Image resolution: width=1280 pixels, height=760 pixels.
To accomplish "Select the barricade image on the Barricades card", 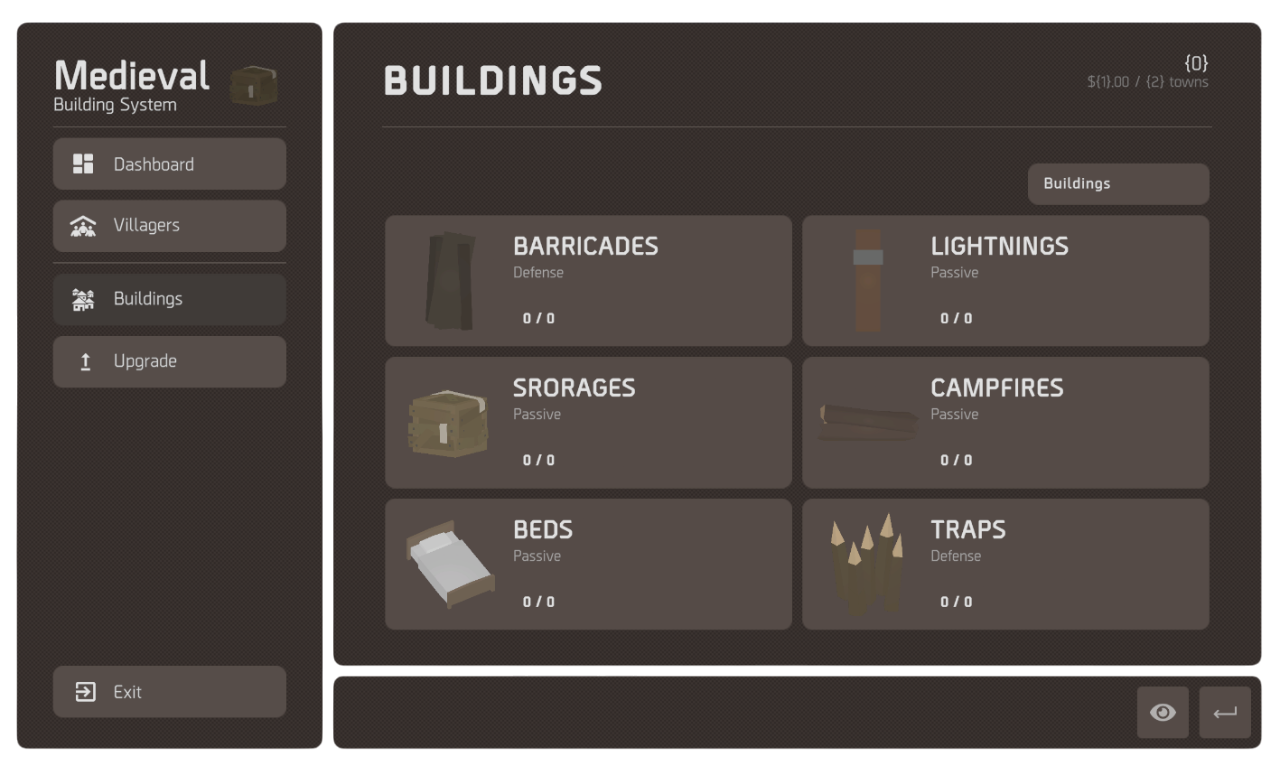I will click(449, 280).
